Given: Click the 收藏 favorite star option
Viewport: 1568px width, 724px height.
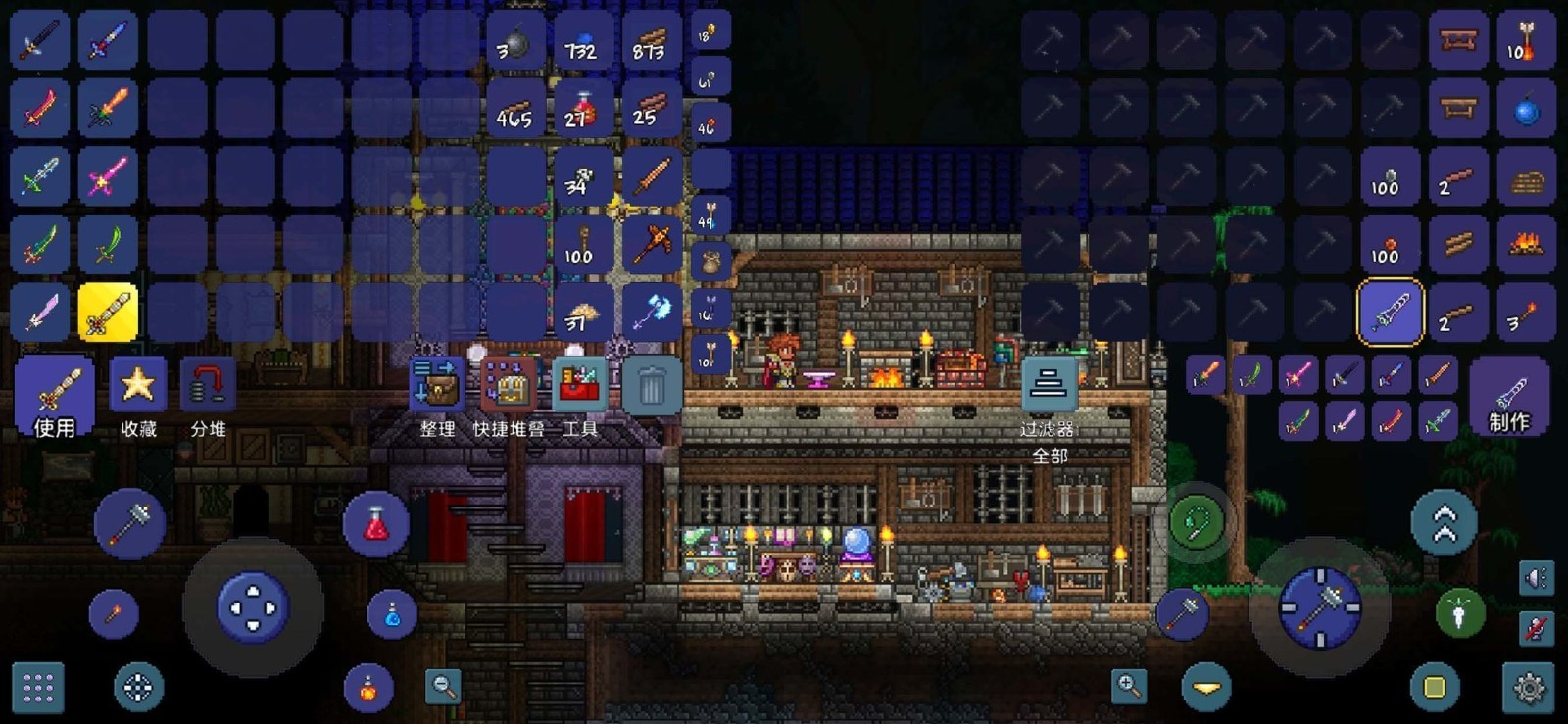Looking at the screenshot, I should click(x=137, y=385).
